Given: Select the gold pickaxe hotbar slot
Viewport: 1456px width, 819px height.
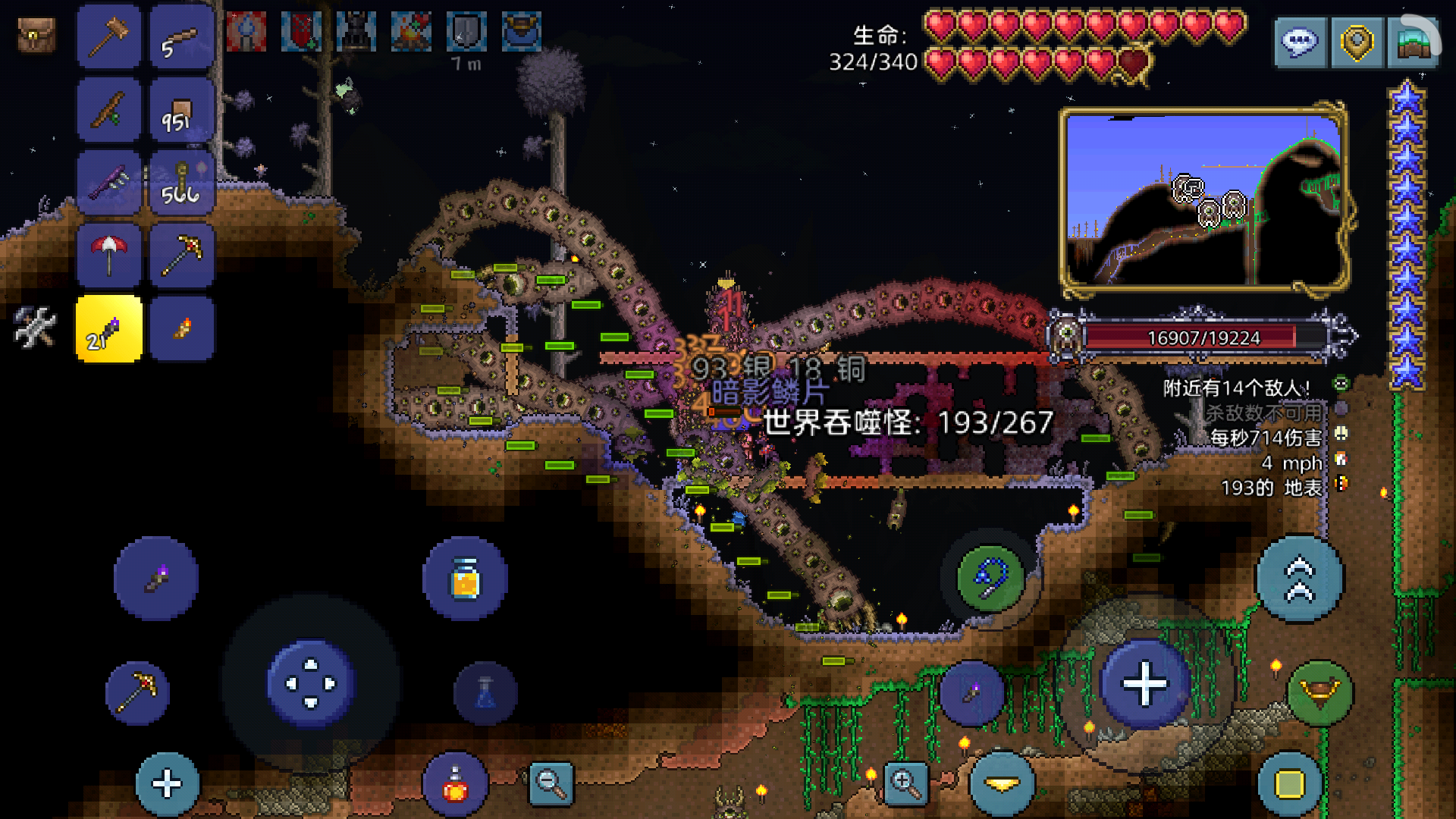Looking at the screenshot, I should tap(181, 255).
